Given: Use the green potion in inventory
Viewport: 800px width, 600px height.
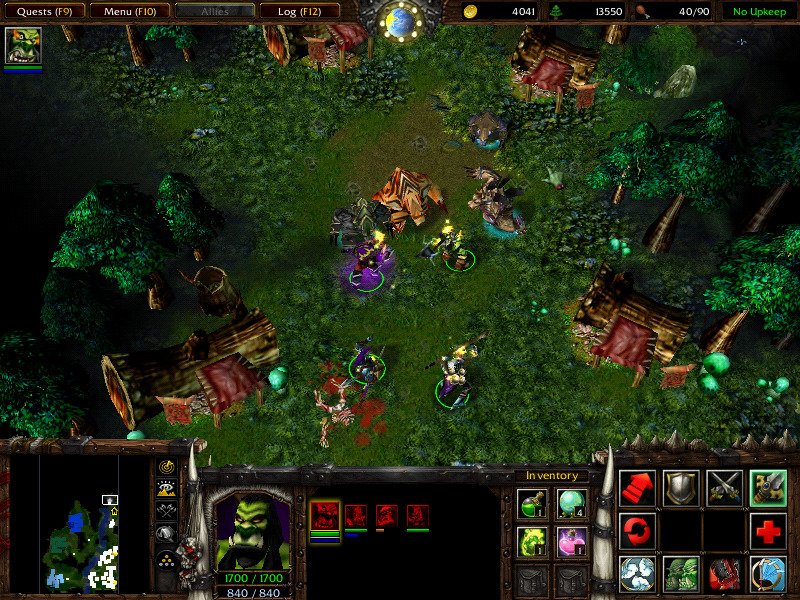Looking at the screenshot, I should (531, 503).
